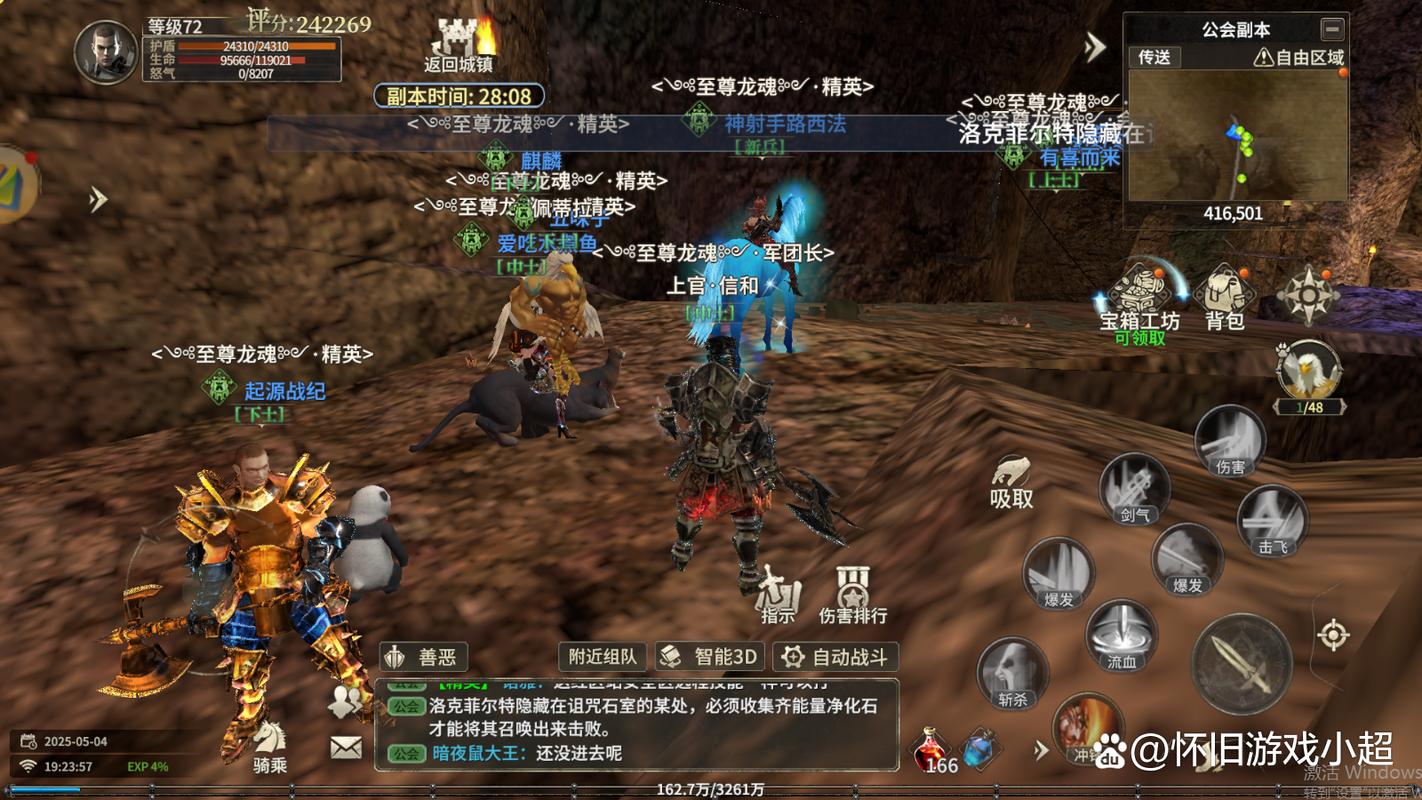
Task: Use the 伤害 damage skill
Action: [x=1229, y=440]
